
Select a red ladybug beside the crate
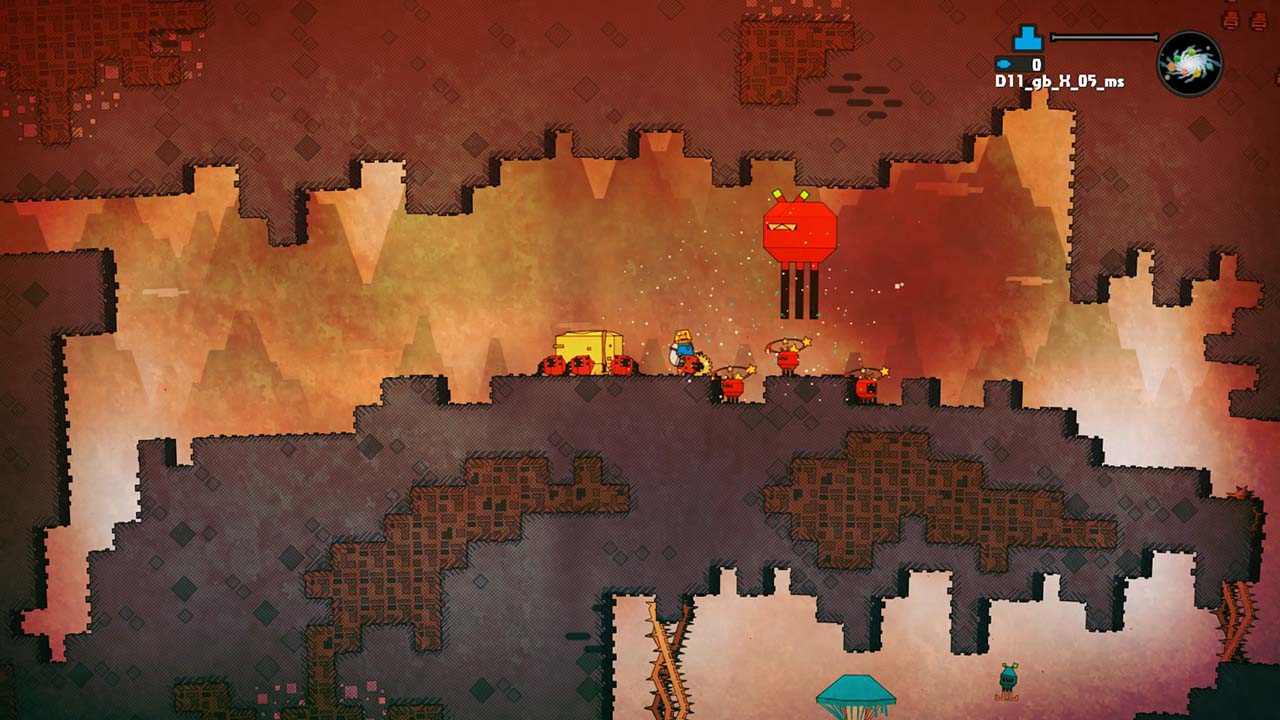coord(552,363)
